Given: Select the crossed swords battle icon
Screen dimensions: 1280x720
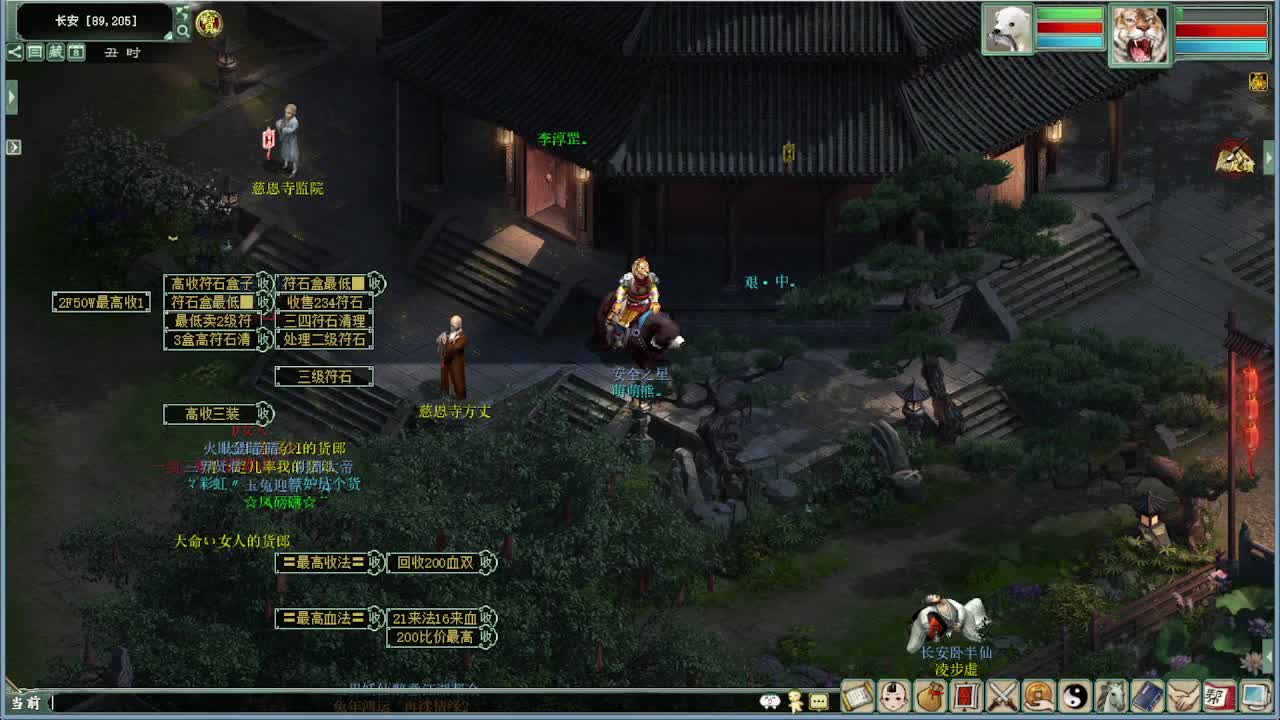Looking at the screenshot, I should click(x=1002, y=700).
